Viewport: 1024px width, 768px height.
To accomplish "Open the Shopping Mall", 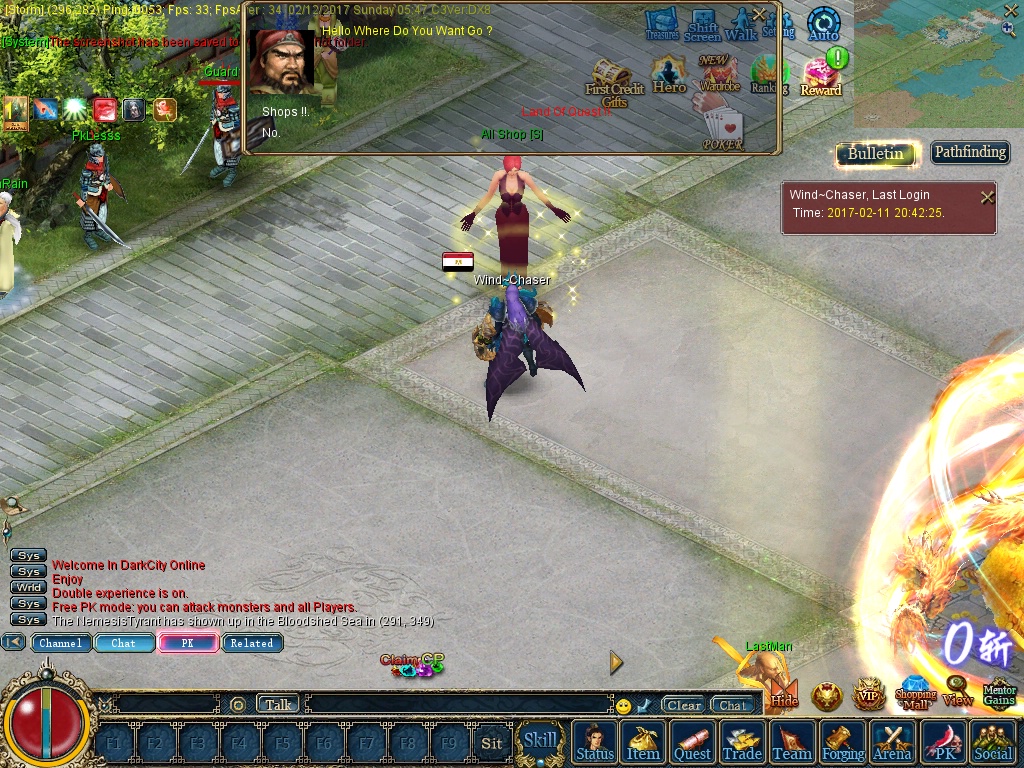I will [x=914, y=693].
